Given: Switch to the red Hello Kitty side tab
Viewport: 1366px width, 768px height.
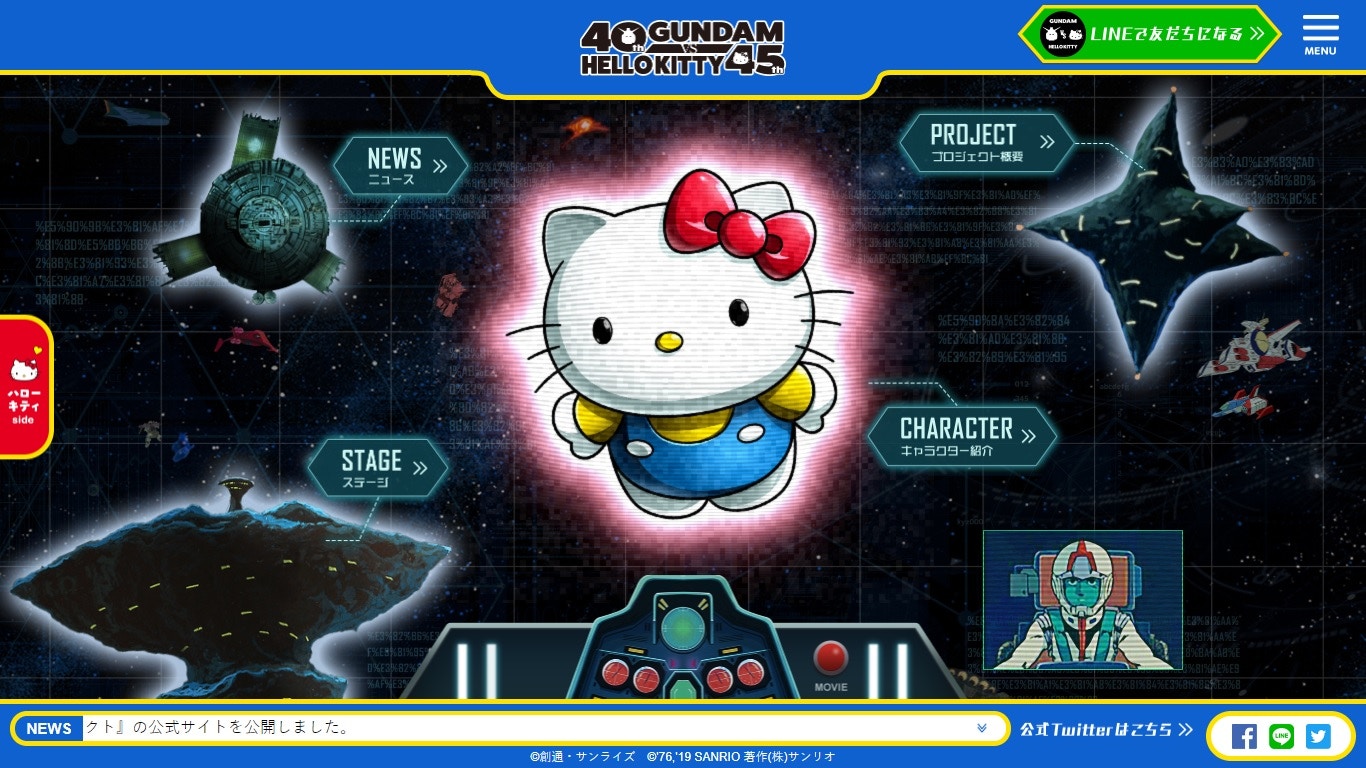Looking at the screenshot, I should pyautogui.click(x=23, y=386).
